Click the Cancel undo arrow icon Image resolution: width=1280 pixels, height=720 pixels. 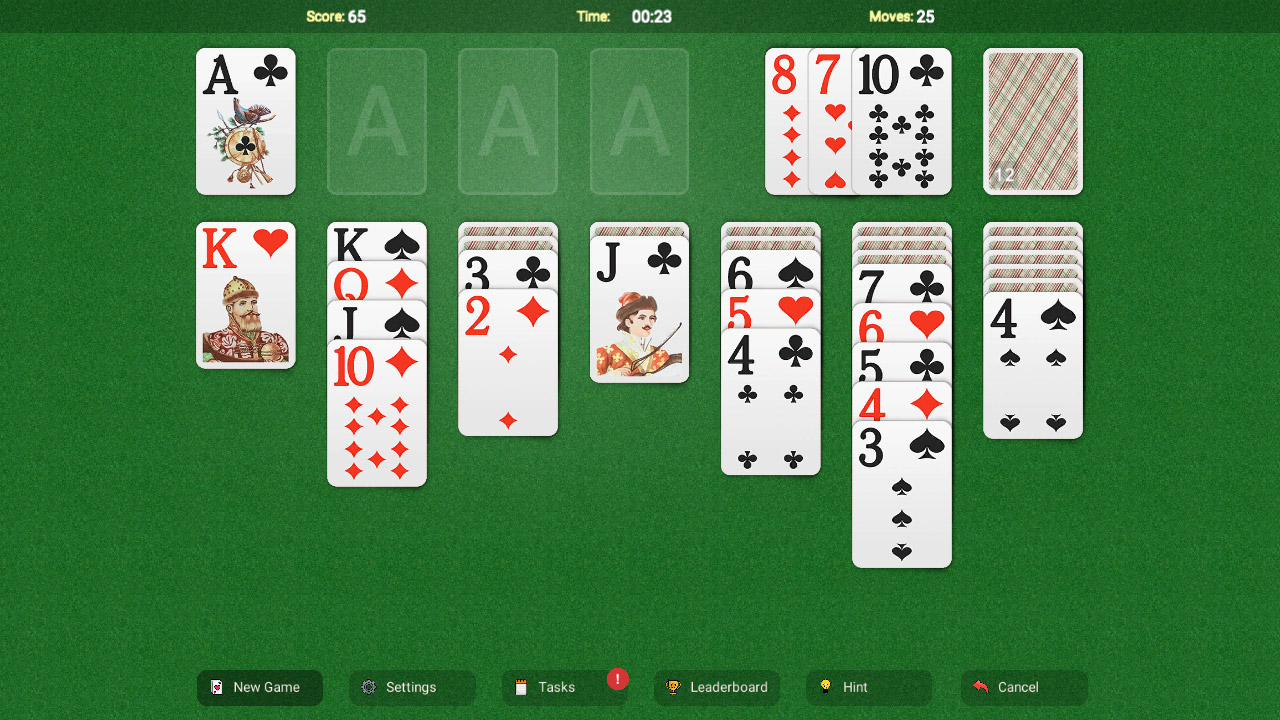[x=980, y=687]
